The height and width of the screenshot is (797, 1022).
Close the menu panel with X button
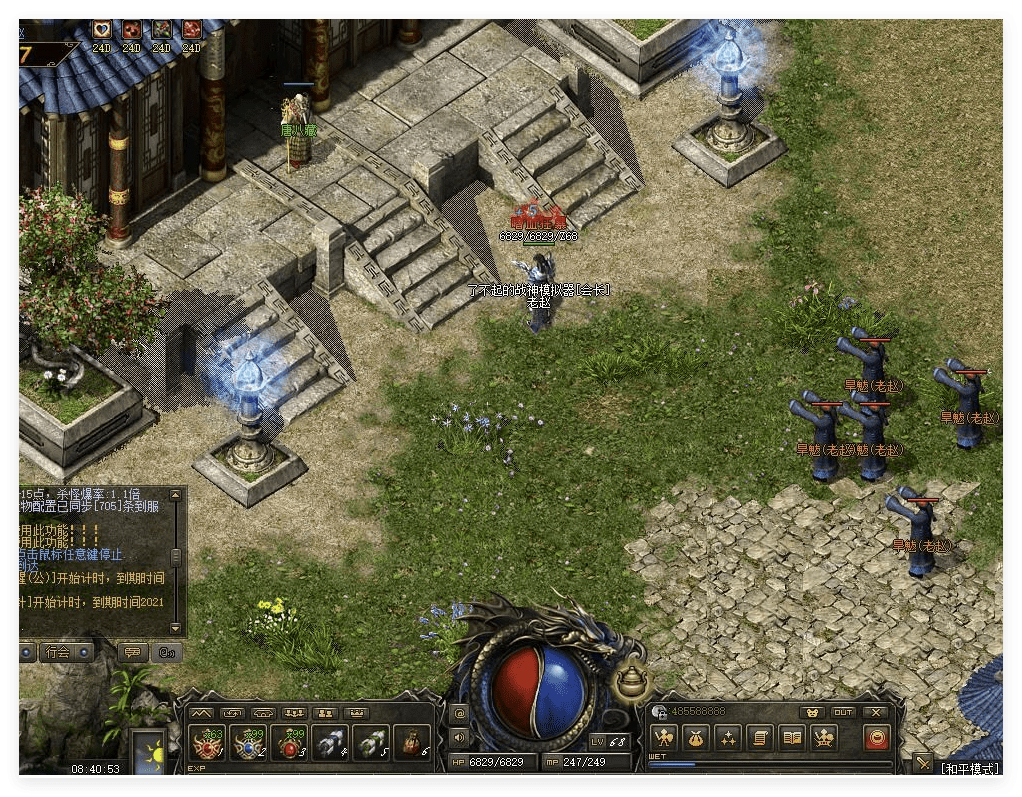(x=877, y=712)
